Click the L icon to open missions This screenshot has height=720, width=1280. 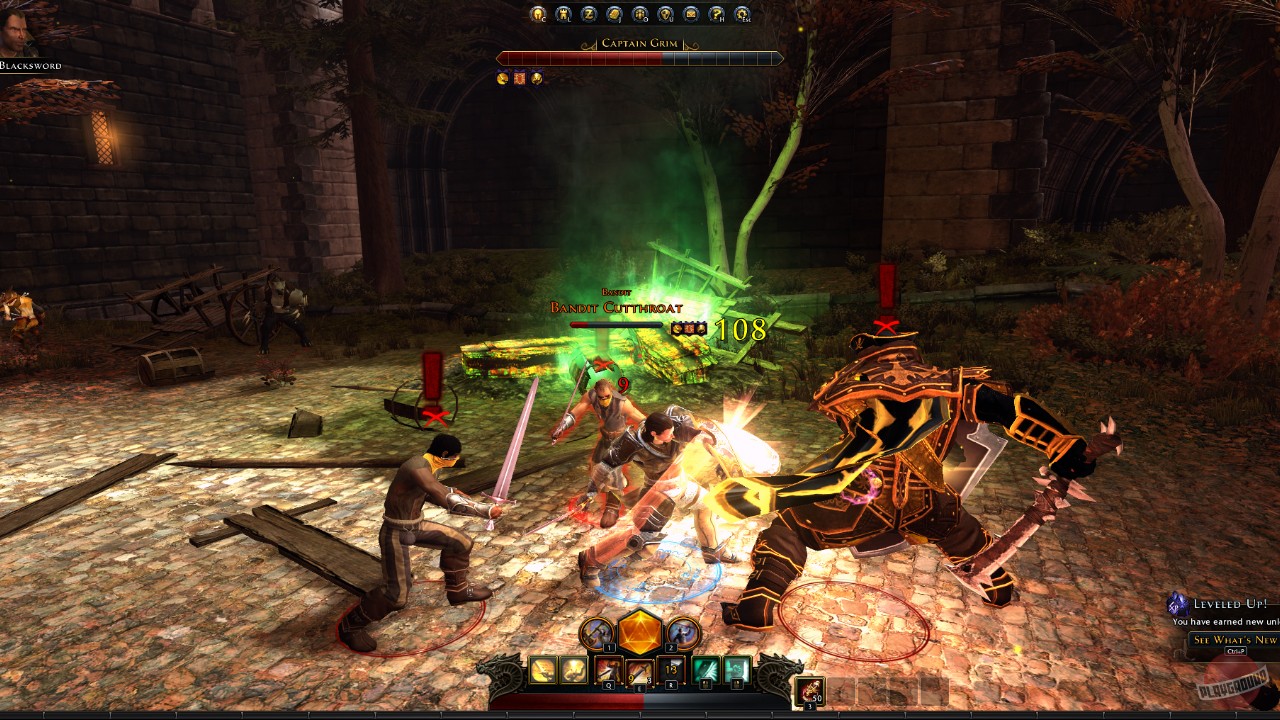pyautogui.click(x=565, y=14)
